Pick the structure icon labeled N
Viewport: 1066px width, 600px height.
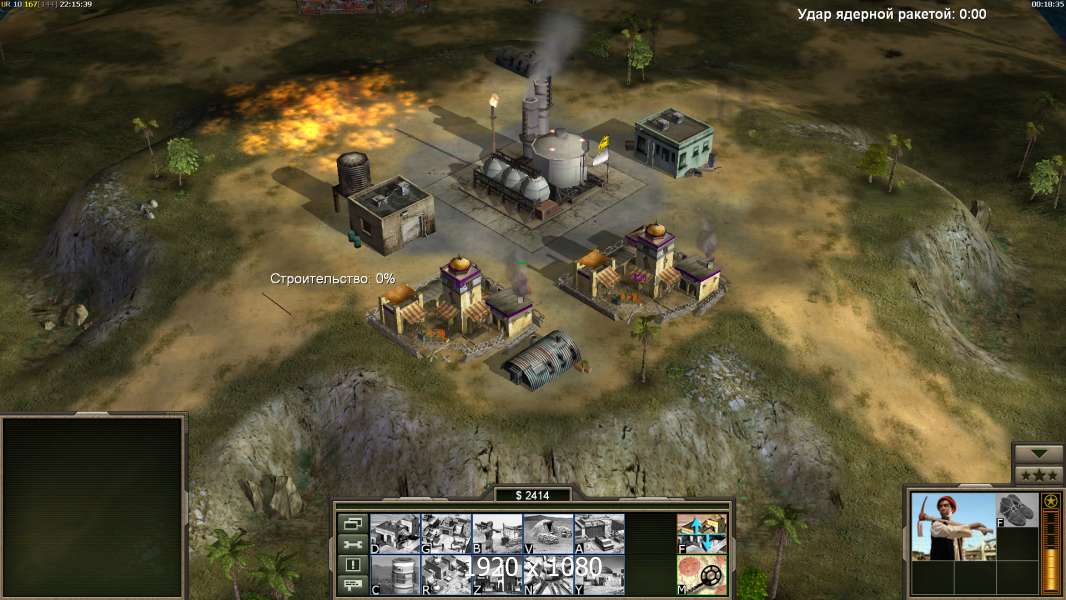548,575
